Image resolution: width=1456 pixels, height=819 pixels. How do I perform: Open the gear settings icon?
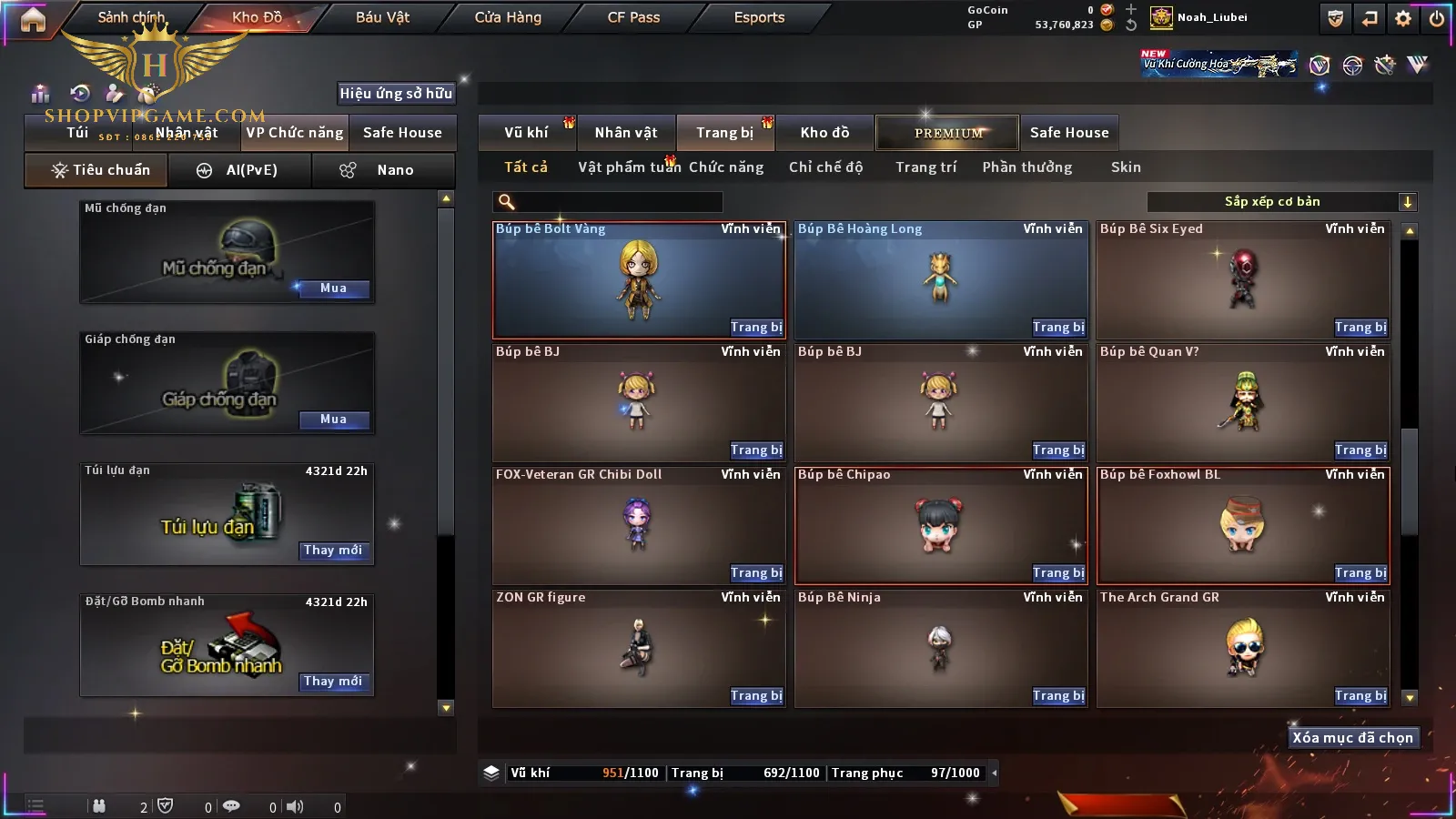click(x=1403, y=18)
